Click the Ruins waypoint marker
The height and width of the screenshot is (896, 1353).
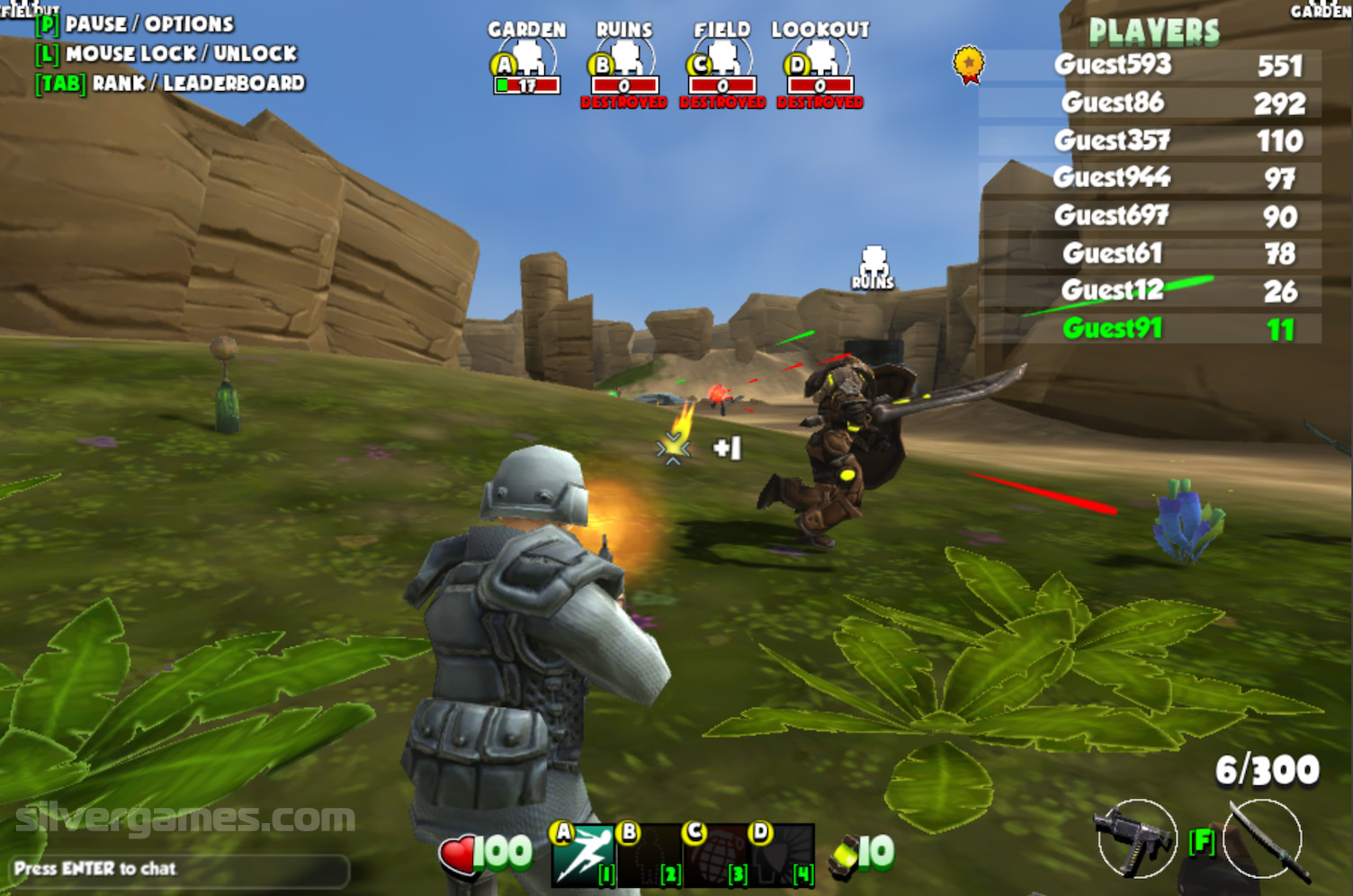click(873, 268)
